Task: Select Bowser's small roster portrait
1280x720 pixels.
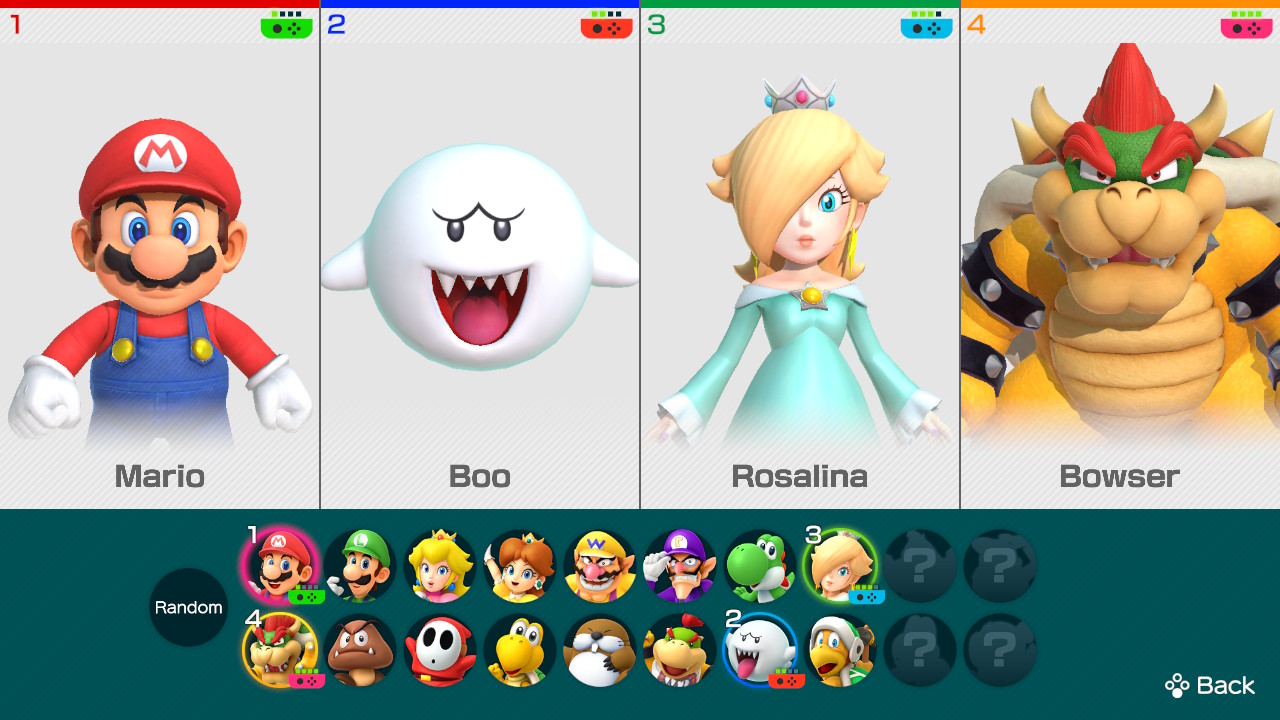Action: (x=280, y=650)
